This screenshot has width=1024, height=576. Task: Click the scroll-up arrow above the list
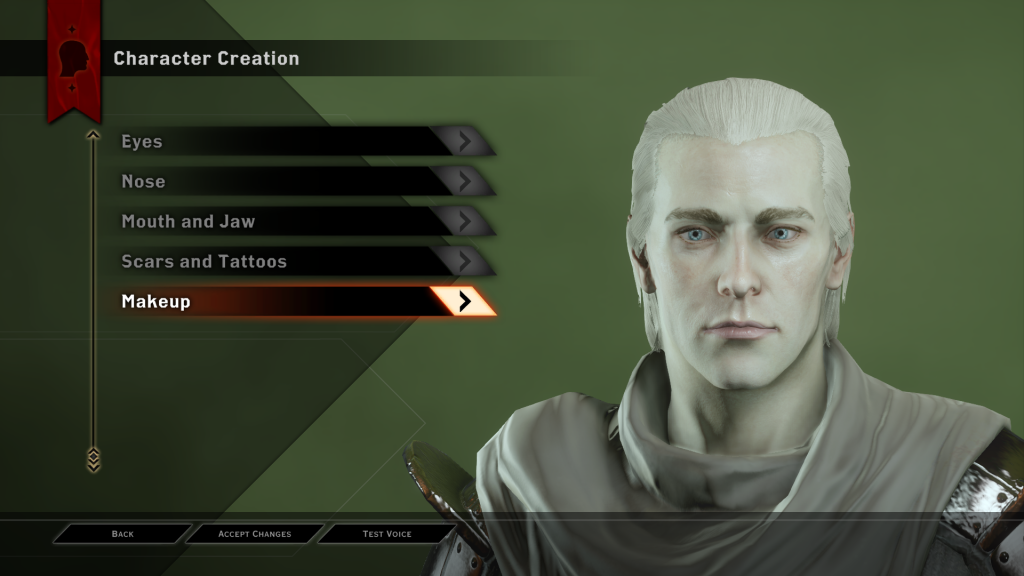click(x=93, y=134)
